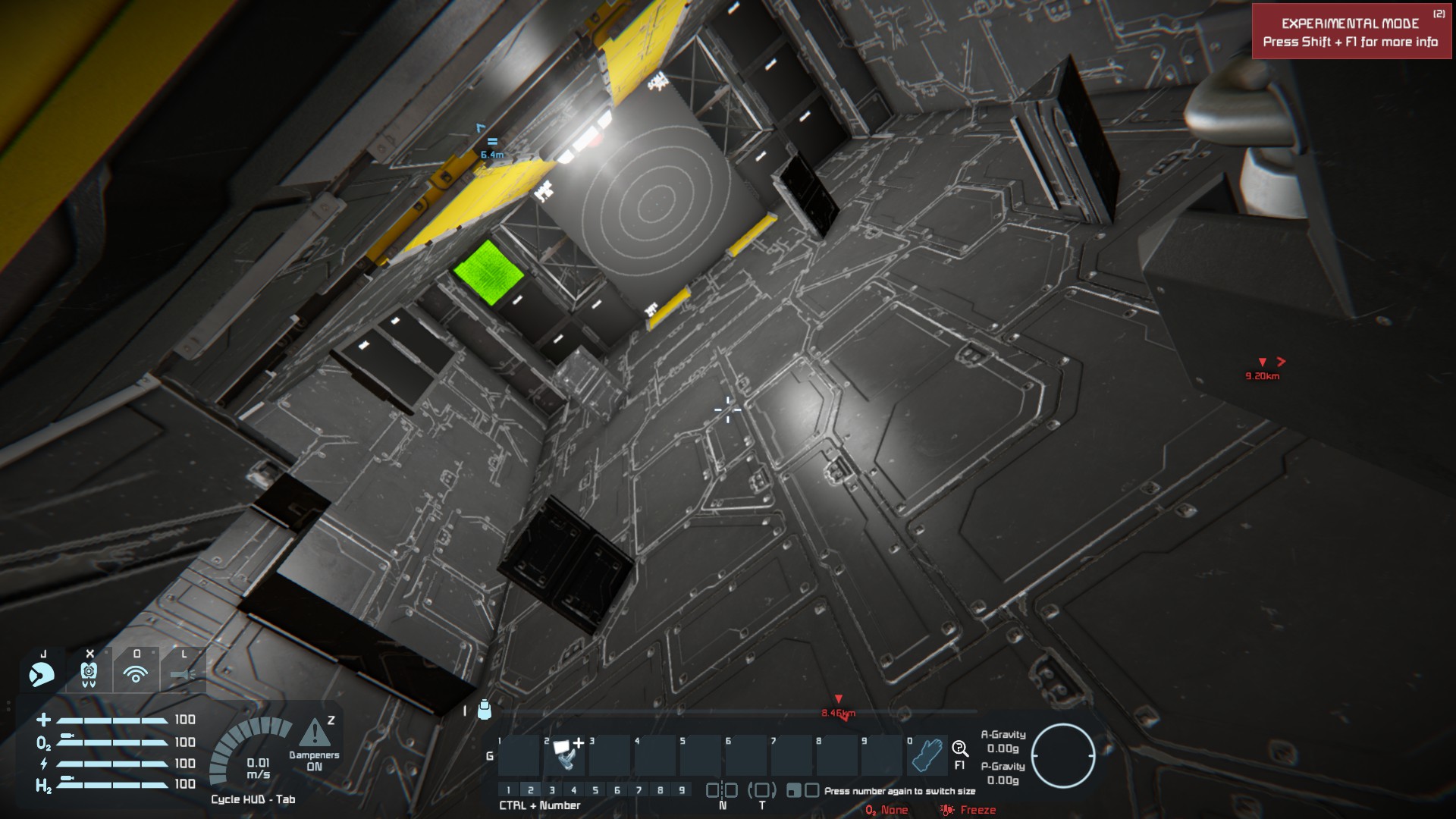Click the gravity indicator circle
The width and height of the screenshot is (1456, 819).
tap(1062, 755)
